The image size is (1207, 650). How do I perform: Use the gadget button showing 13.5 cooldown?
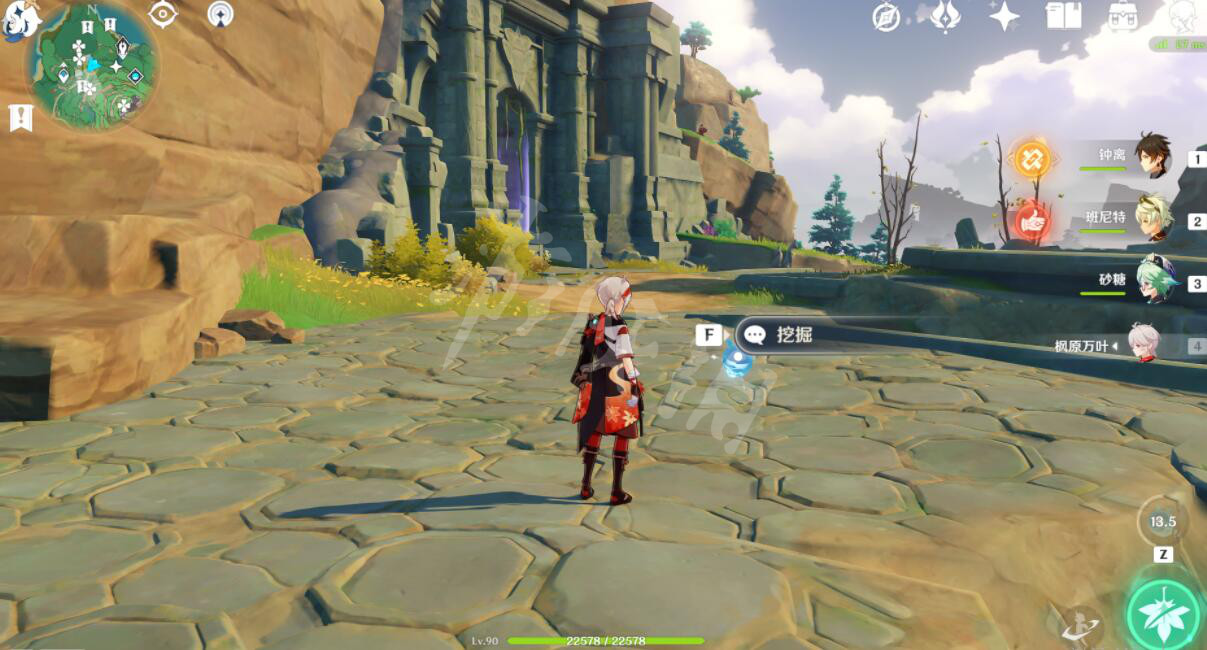1162,521
